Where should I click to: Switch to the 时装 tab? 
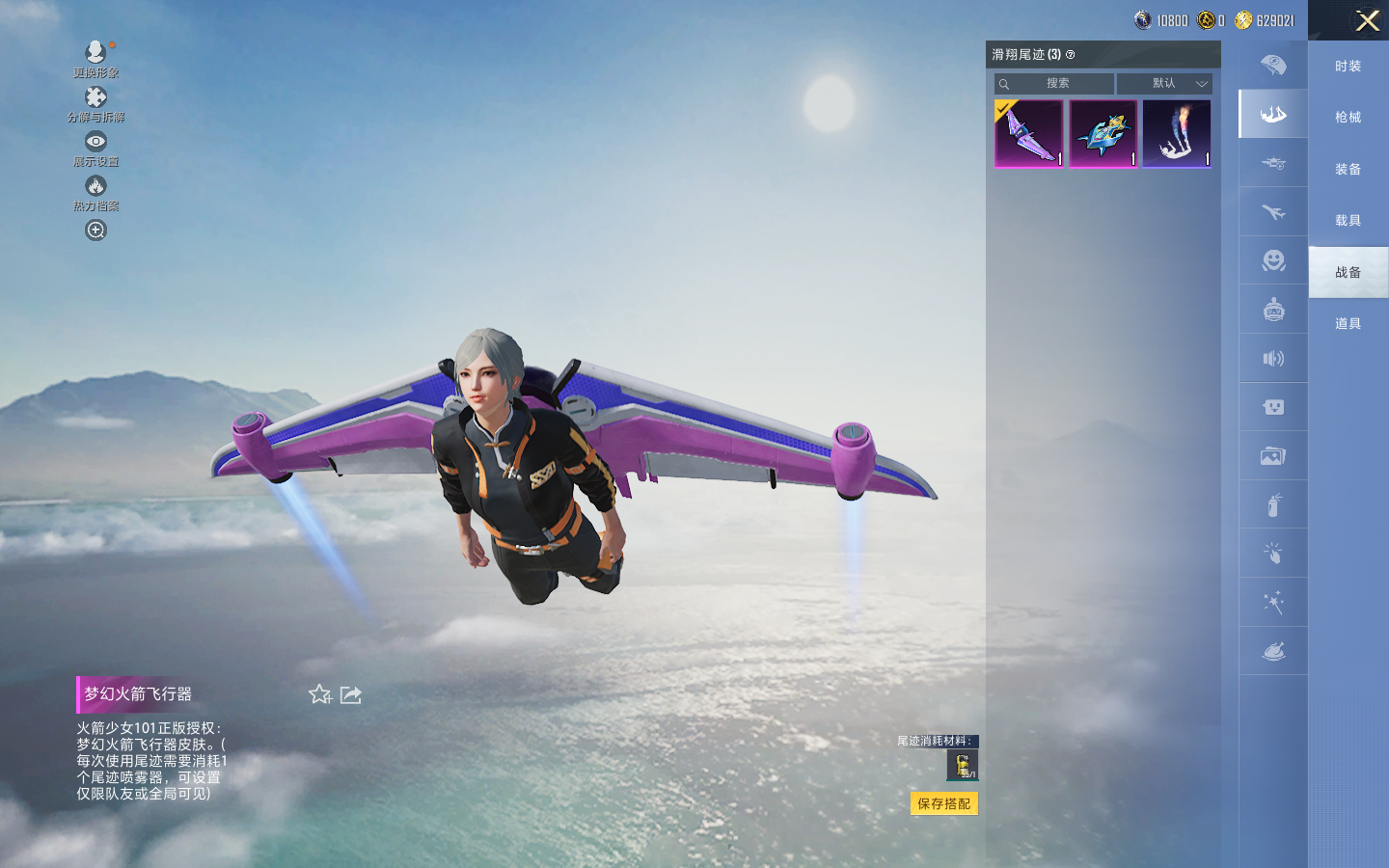click(1348, 66)
